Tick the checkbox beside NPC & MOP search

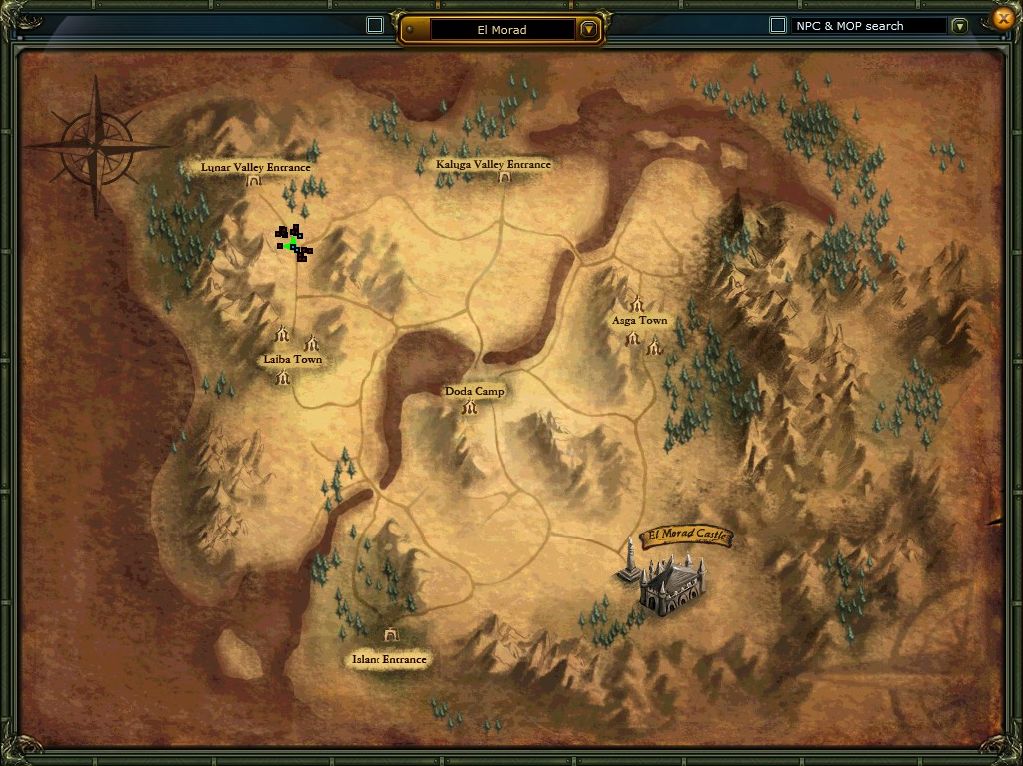tap(777, 25)
